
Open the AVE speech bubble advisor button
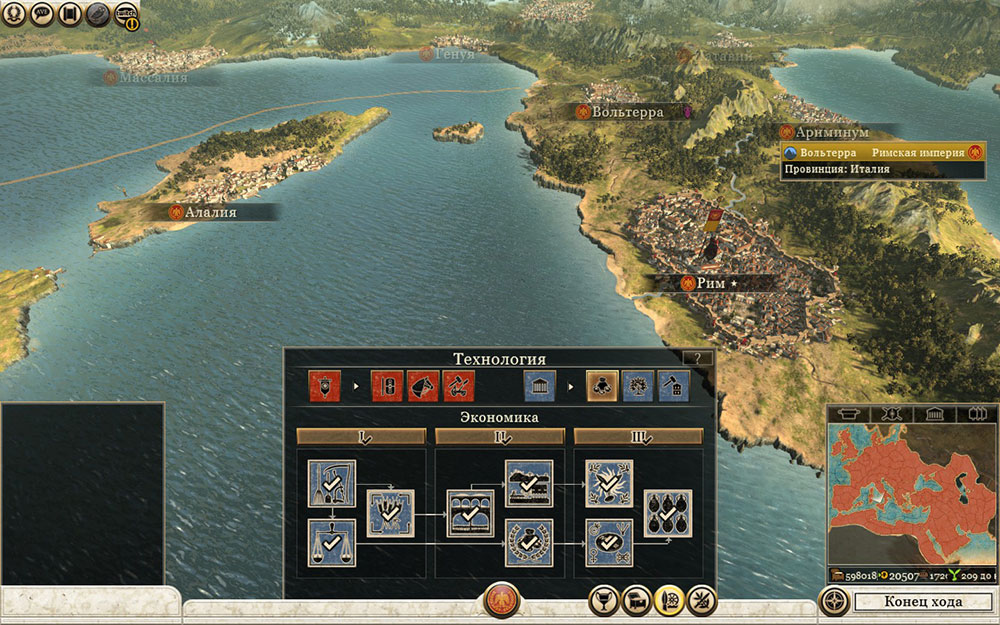[42, 14]
